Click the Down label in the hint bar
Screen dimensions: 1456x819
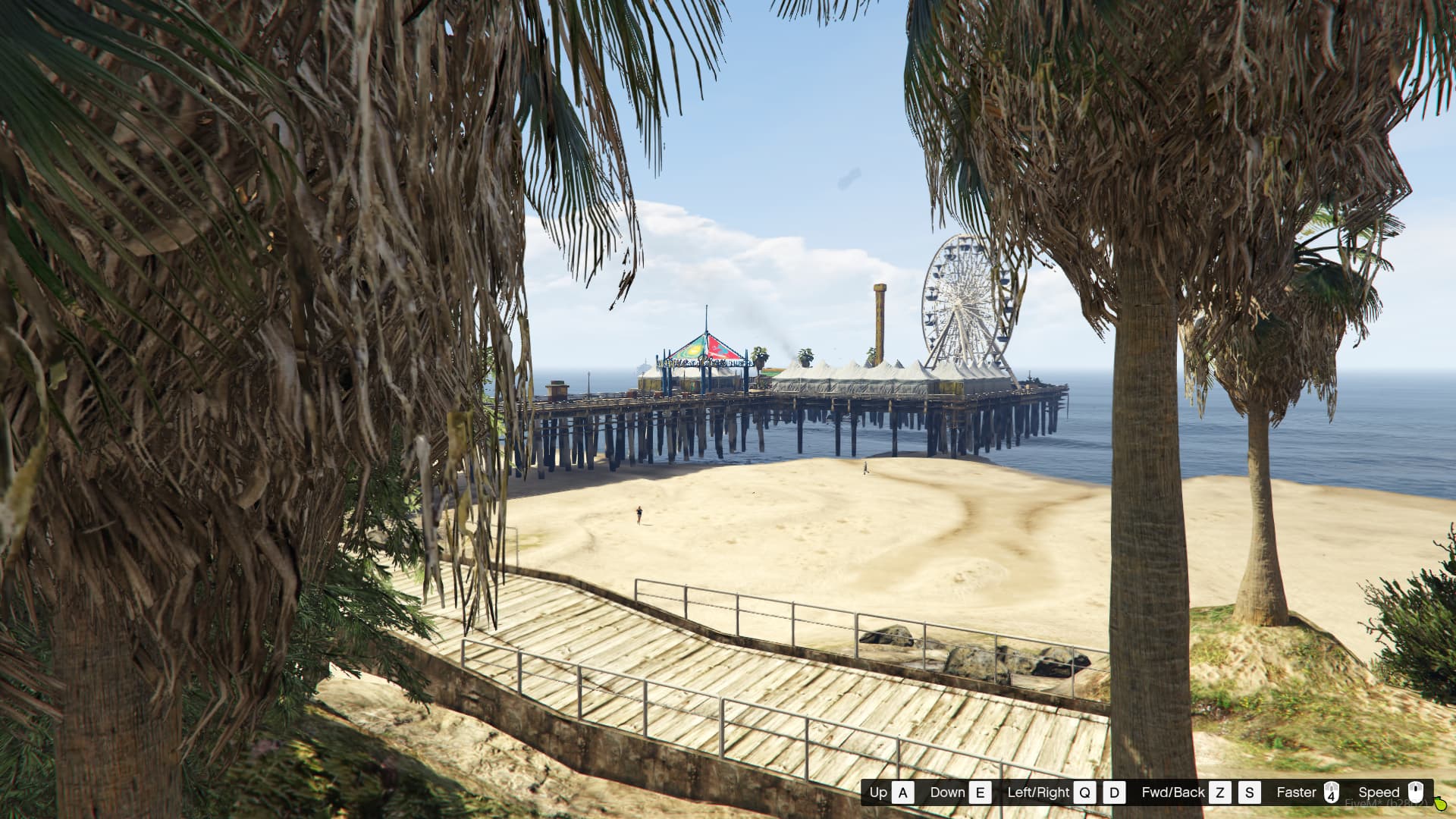pos(947,792)
